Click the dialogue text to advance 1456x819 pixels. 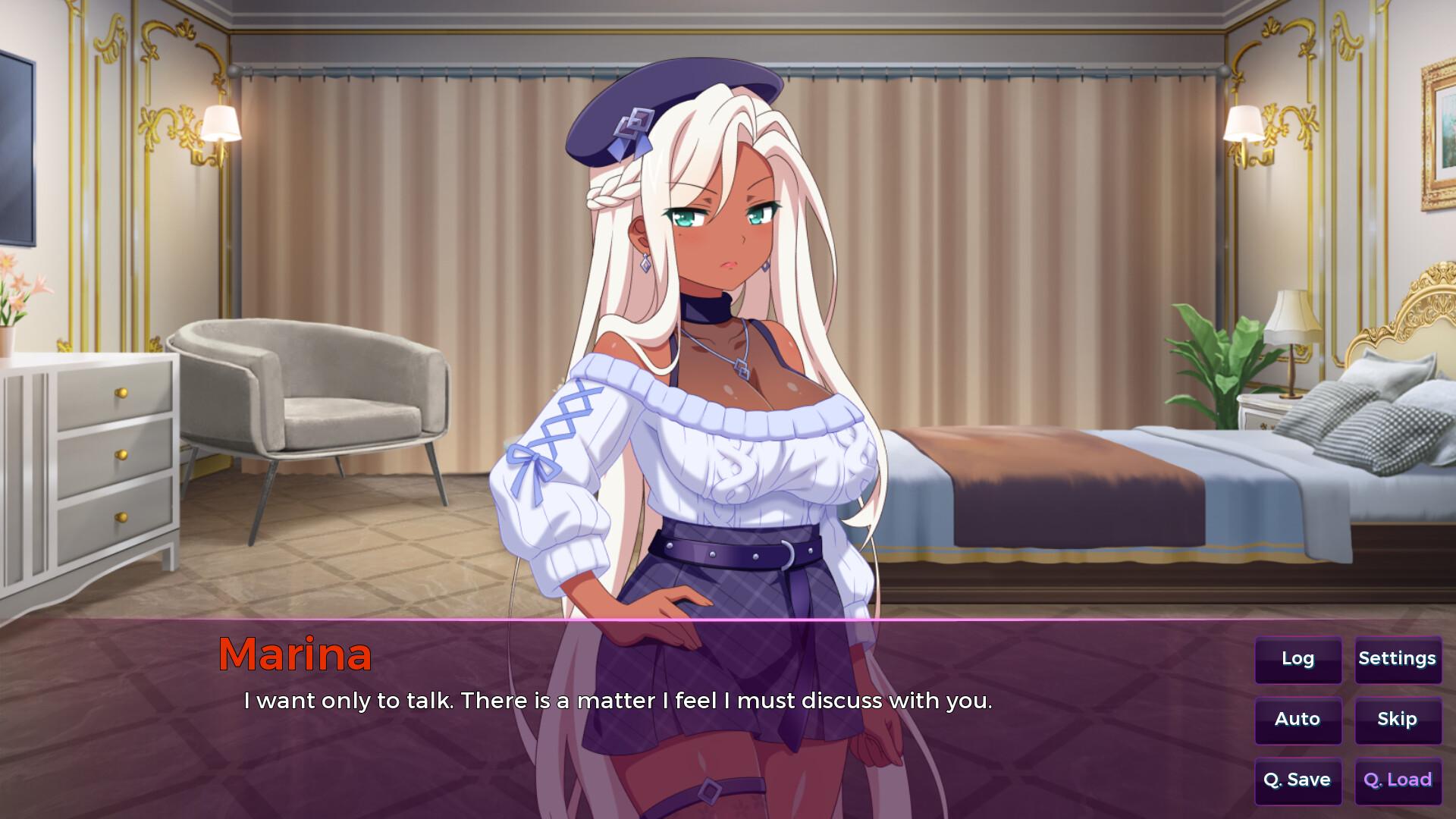pos(620,701)
